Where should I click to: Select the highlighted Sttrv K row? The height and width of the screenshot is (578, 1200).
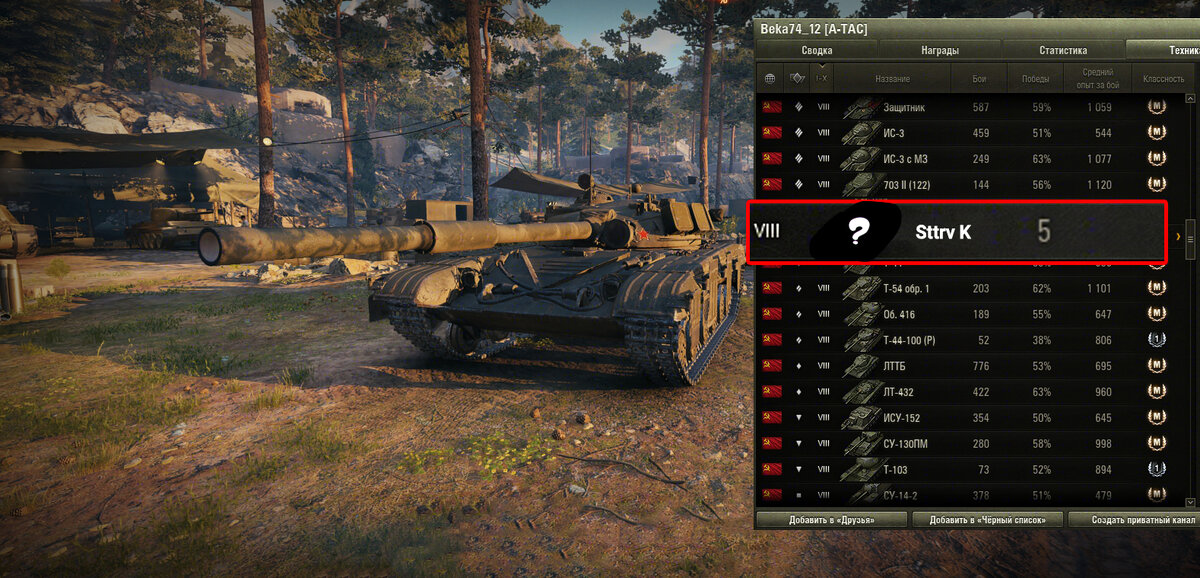[957, 233]
